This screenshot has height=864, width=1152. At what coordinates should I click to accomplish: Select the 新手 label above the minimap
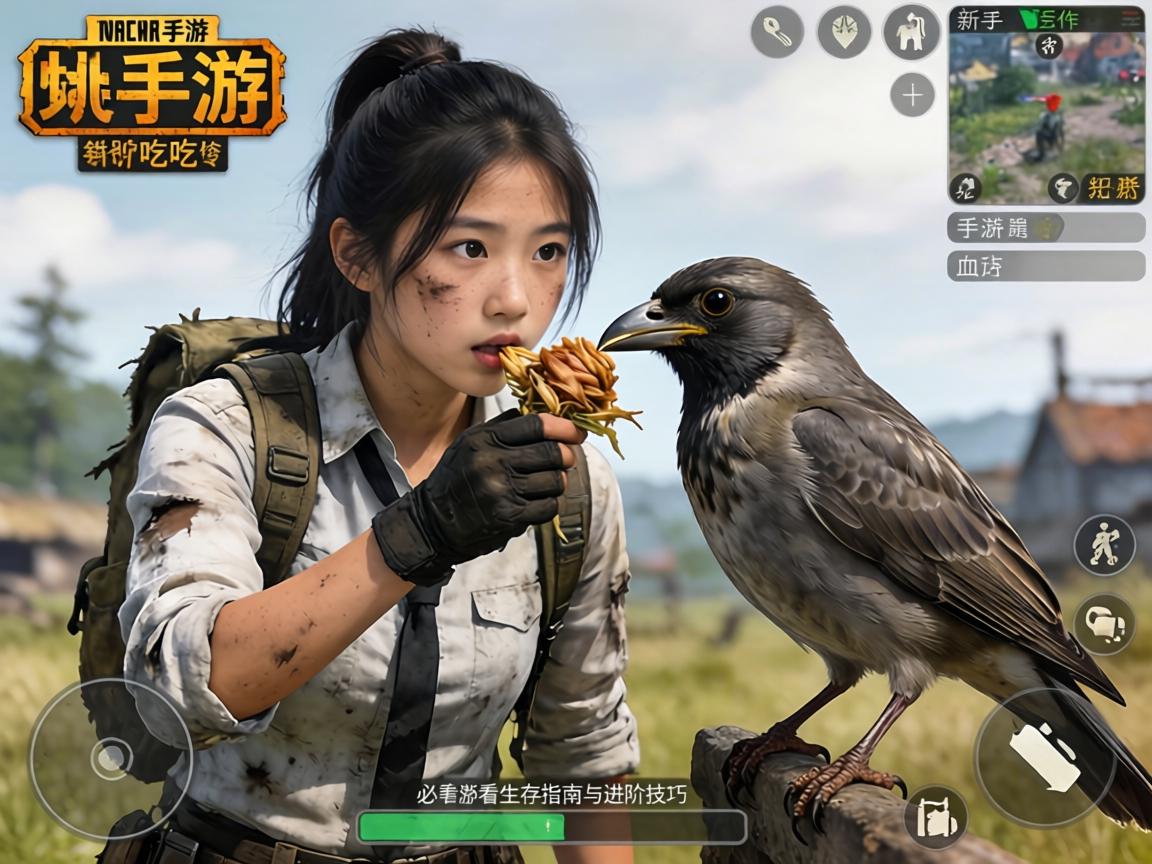(979, 19)
